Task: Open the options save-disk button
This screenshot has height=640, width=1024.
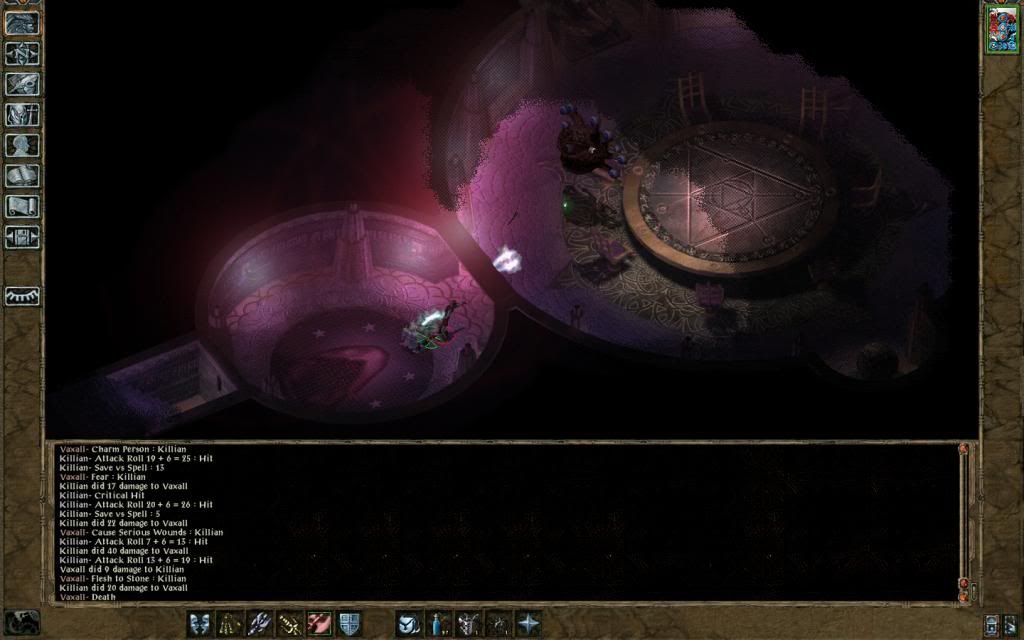Action: tap(22, 238)
